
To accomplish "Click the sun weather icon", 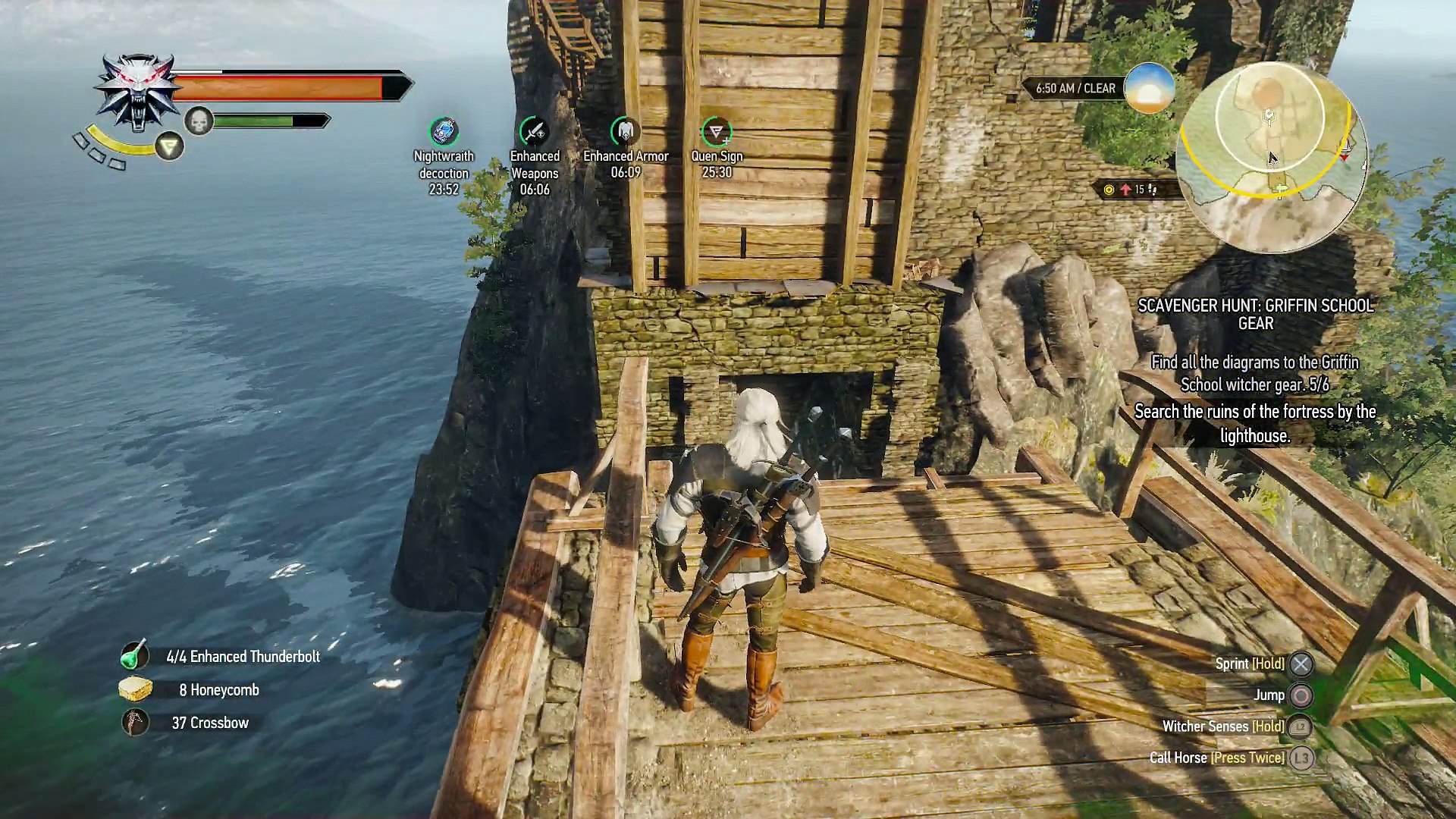I will click(1149, 89).
